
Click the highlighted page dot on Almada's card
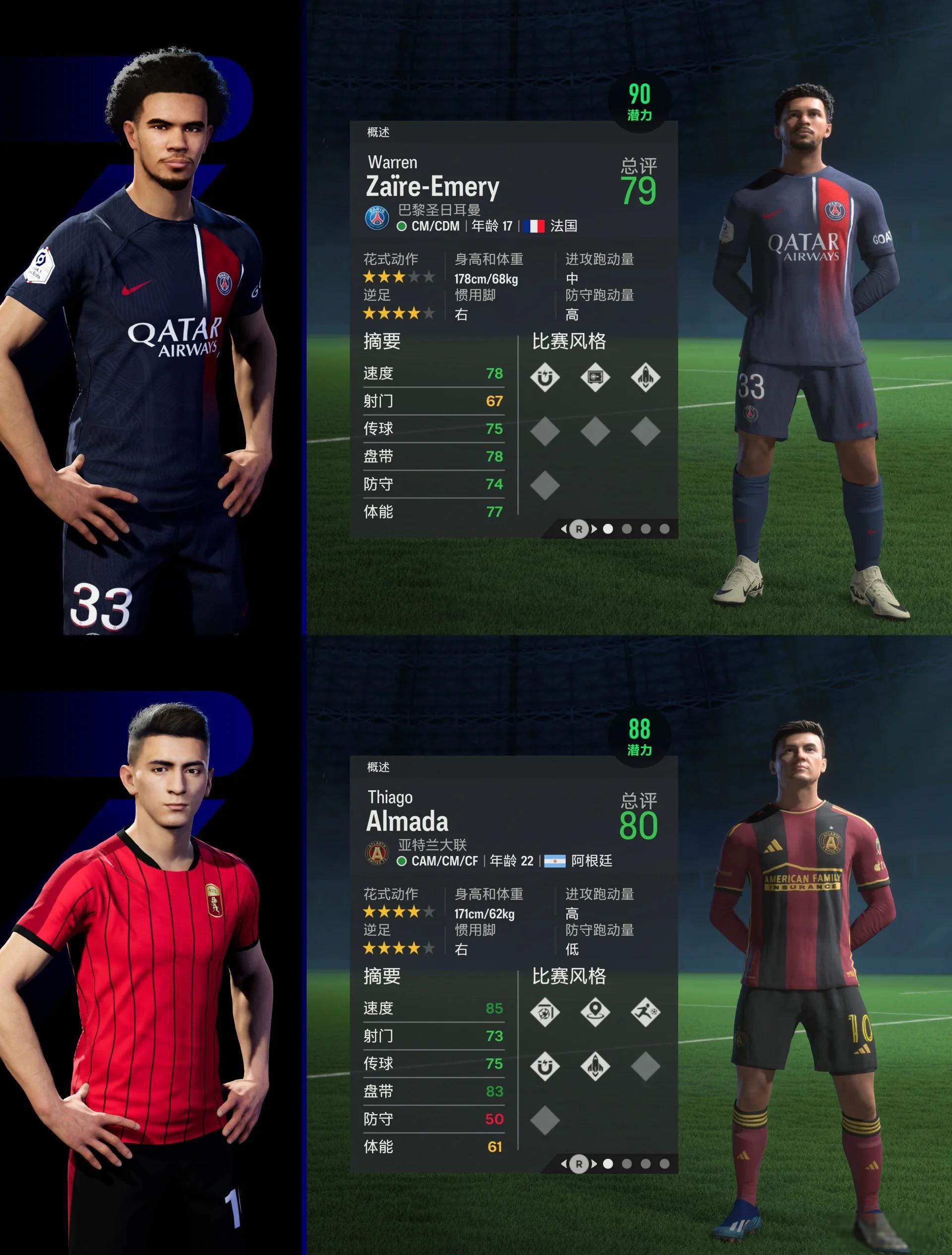pyautogui.click(x=608, y=1164)
